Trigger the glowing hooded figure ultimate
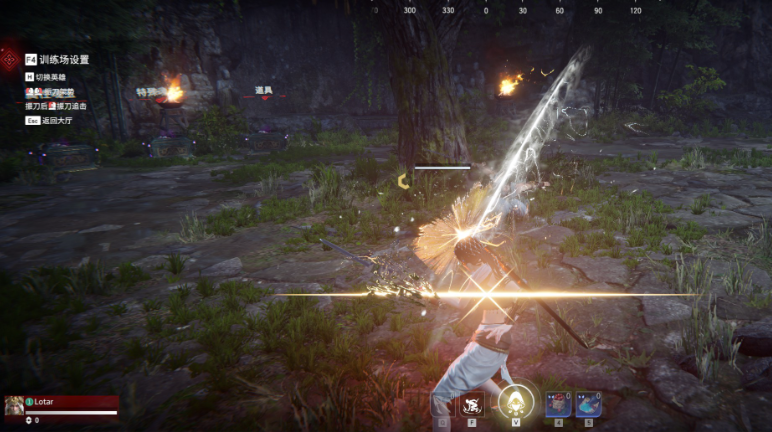 (x=516, y=402)
